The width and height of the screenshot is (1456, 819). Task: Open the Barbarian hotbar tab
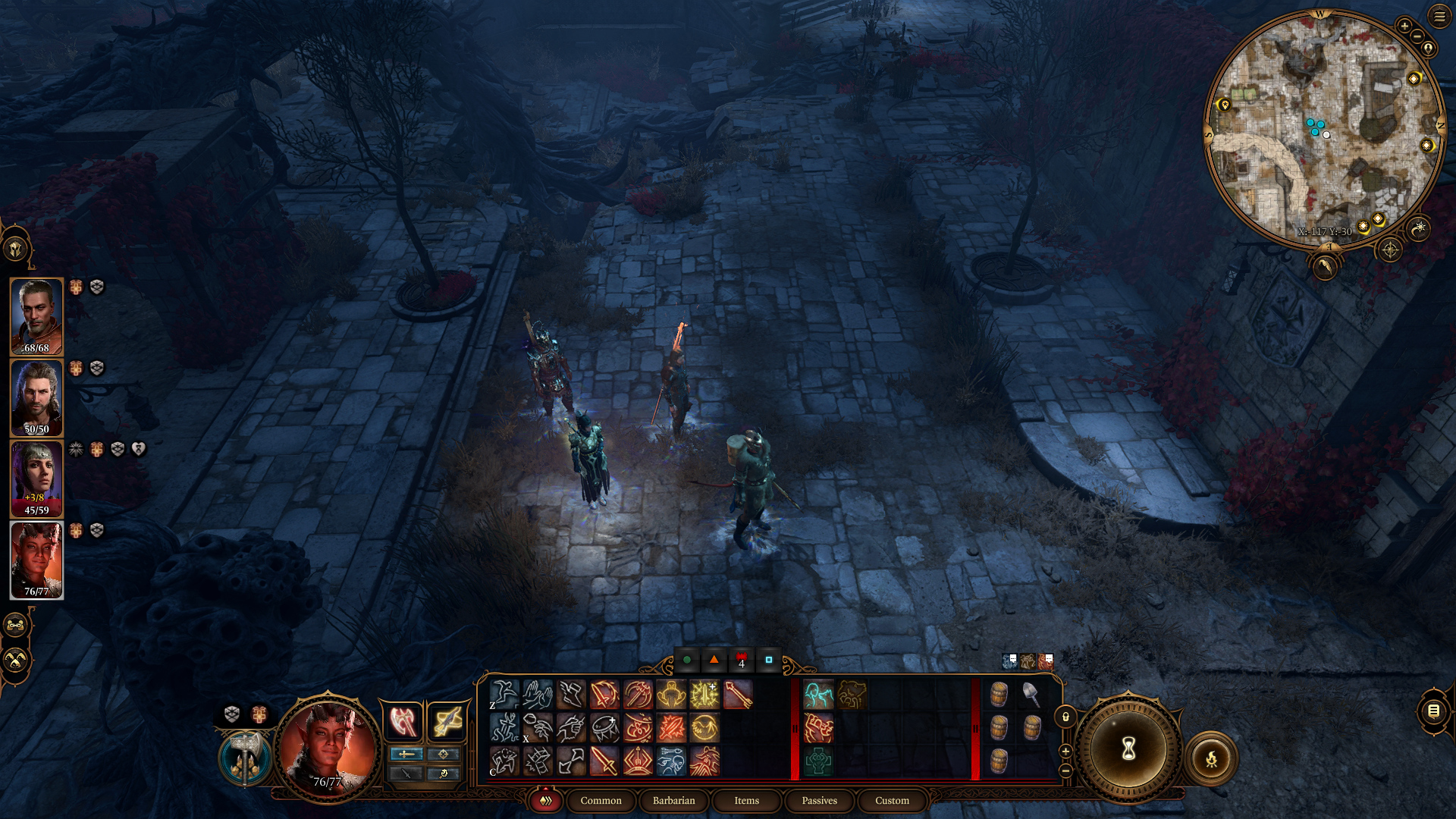point(673,801)
